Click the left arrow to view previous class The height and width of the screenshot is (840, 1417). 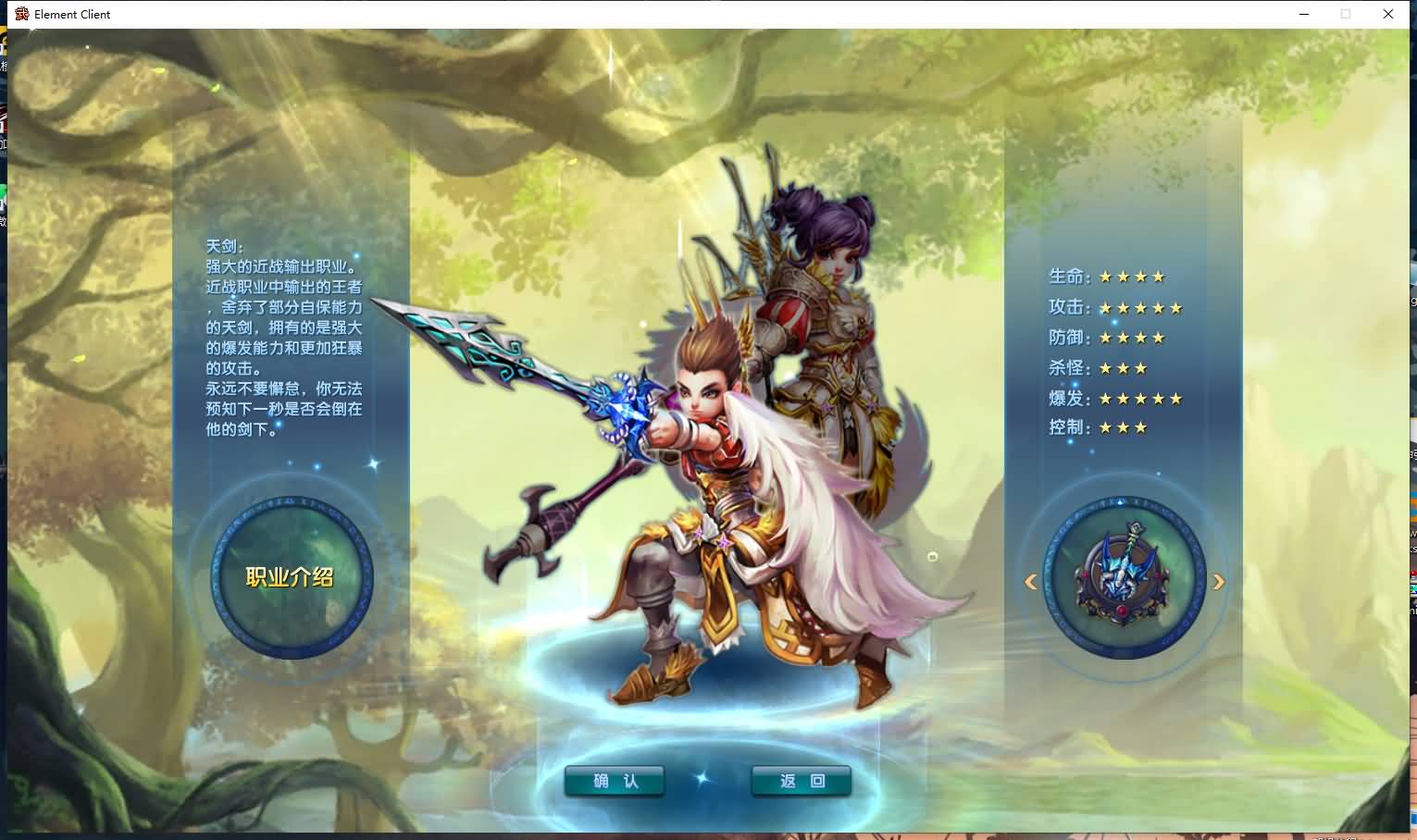tap(1030, 581)
